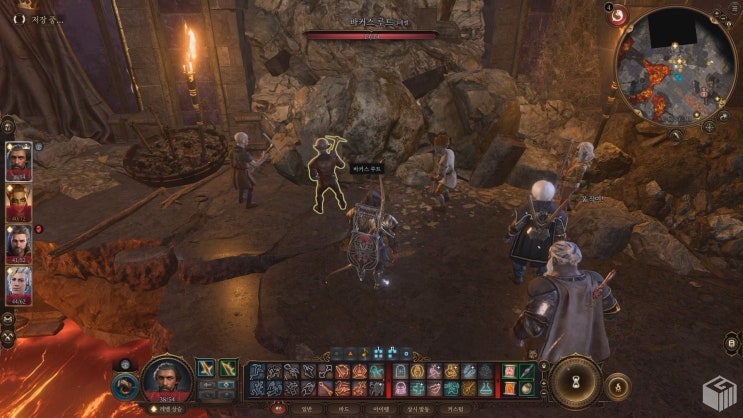
Task: Open the 상시 활동 hotbar tab
Action: coord(418,408)
